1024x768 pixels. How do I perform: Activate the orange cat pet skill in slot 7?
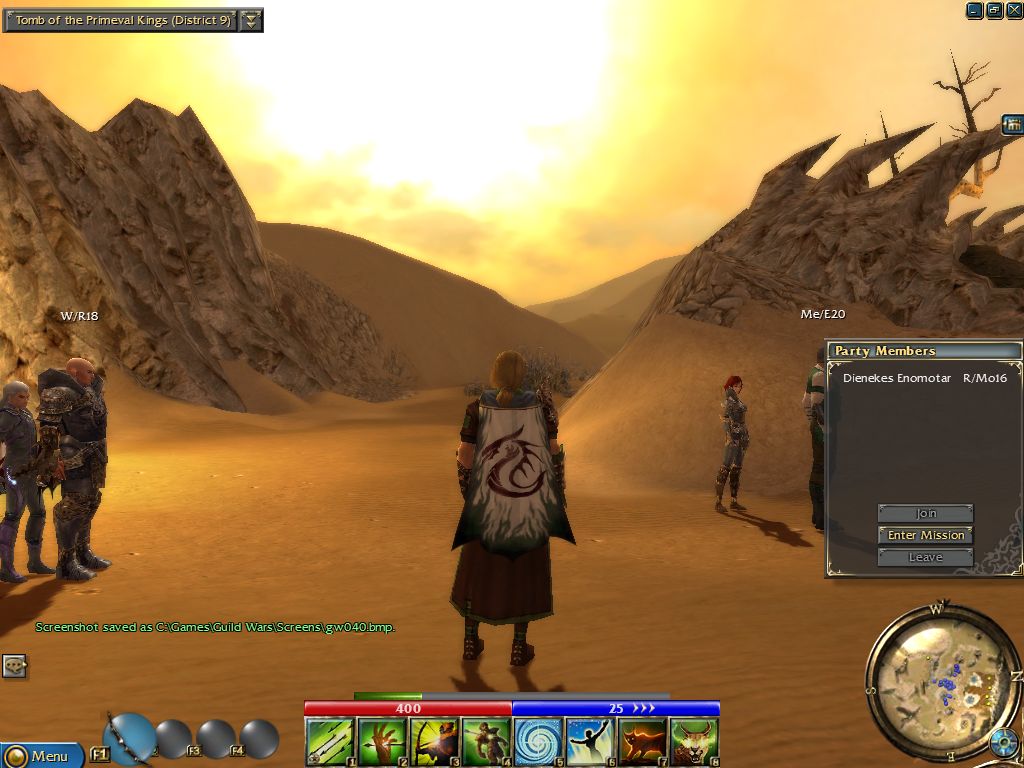pos(642,742)
